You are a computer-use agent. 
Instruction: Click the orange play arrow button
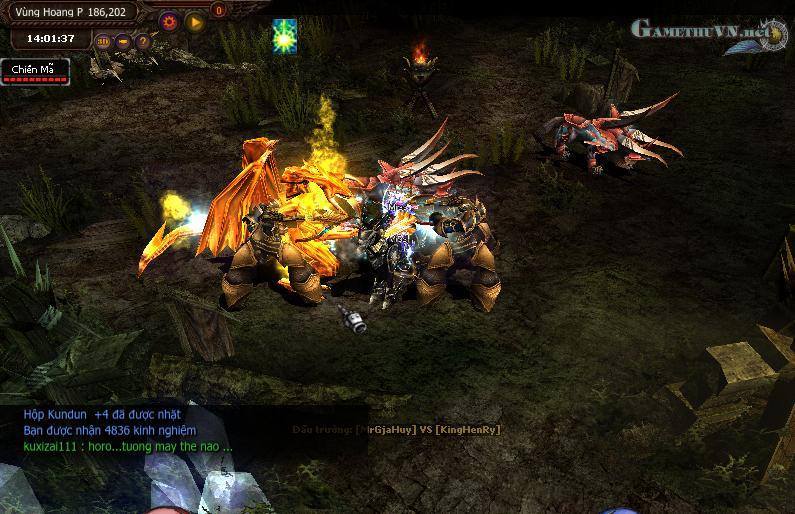[x=195, y=19]
